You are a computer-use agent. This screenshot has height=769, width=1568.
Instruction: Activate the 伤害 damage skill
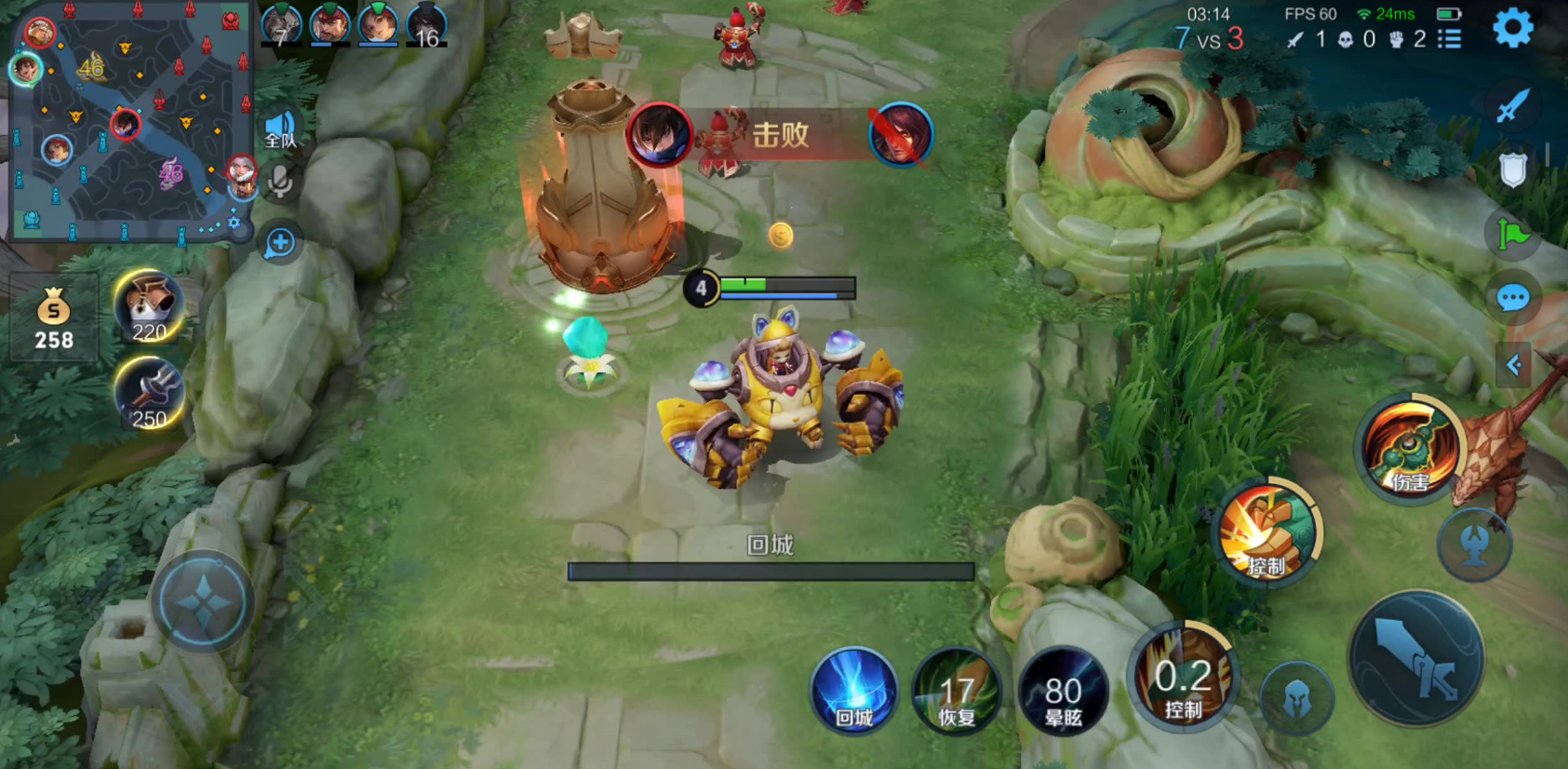(x=1409, y=449)
